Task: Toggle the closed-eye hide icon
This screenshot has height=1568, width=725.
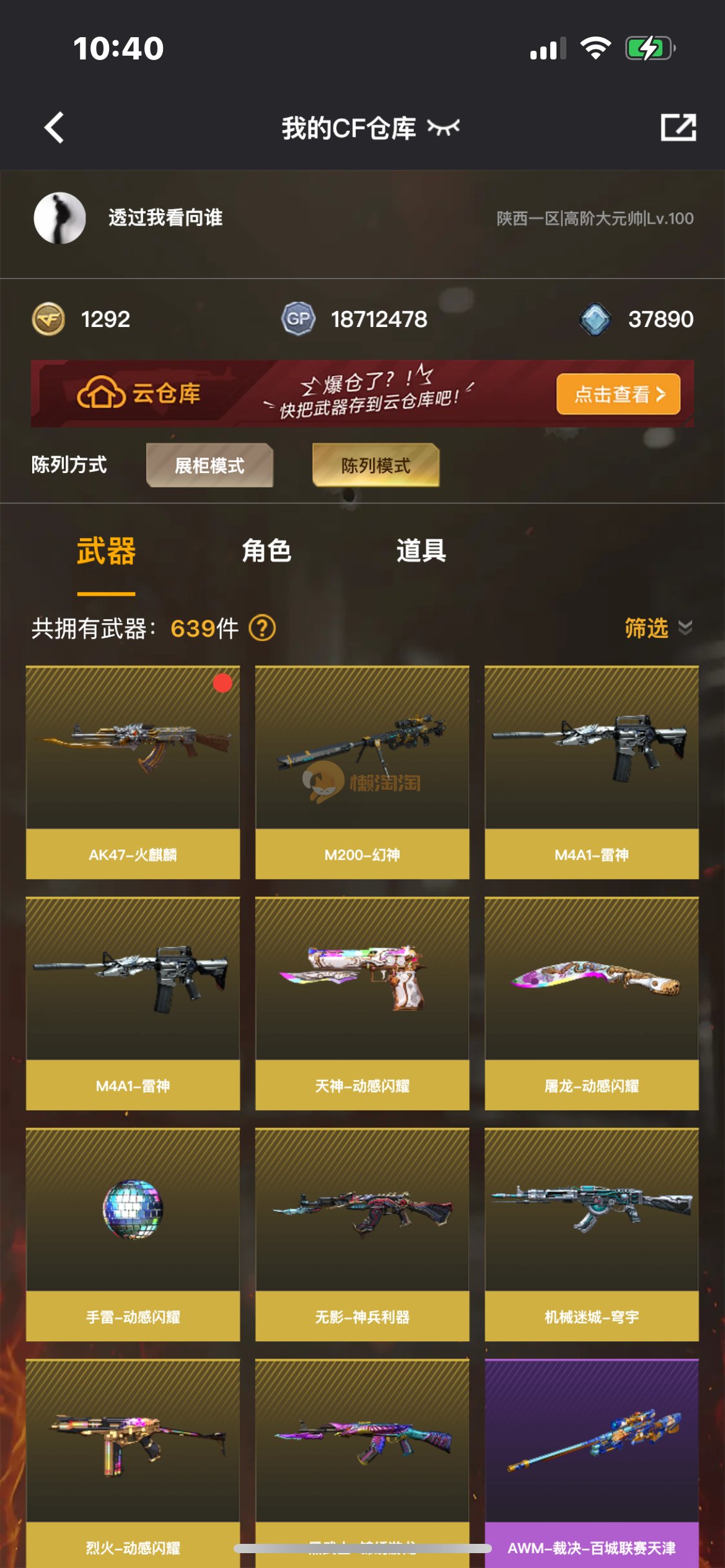Action: point(444,128)
